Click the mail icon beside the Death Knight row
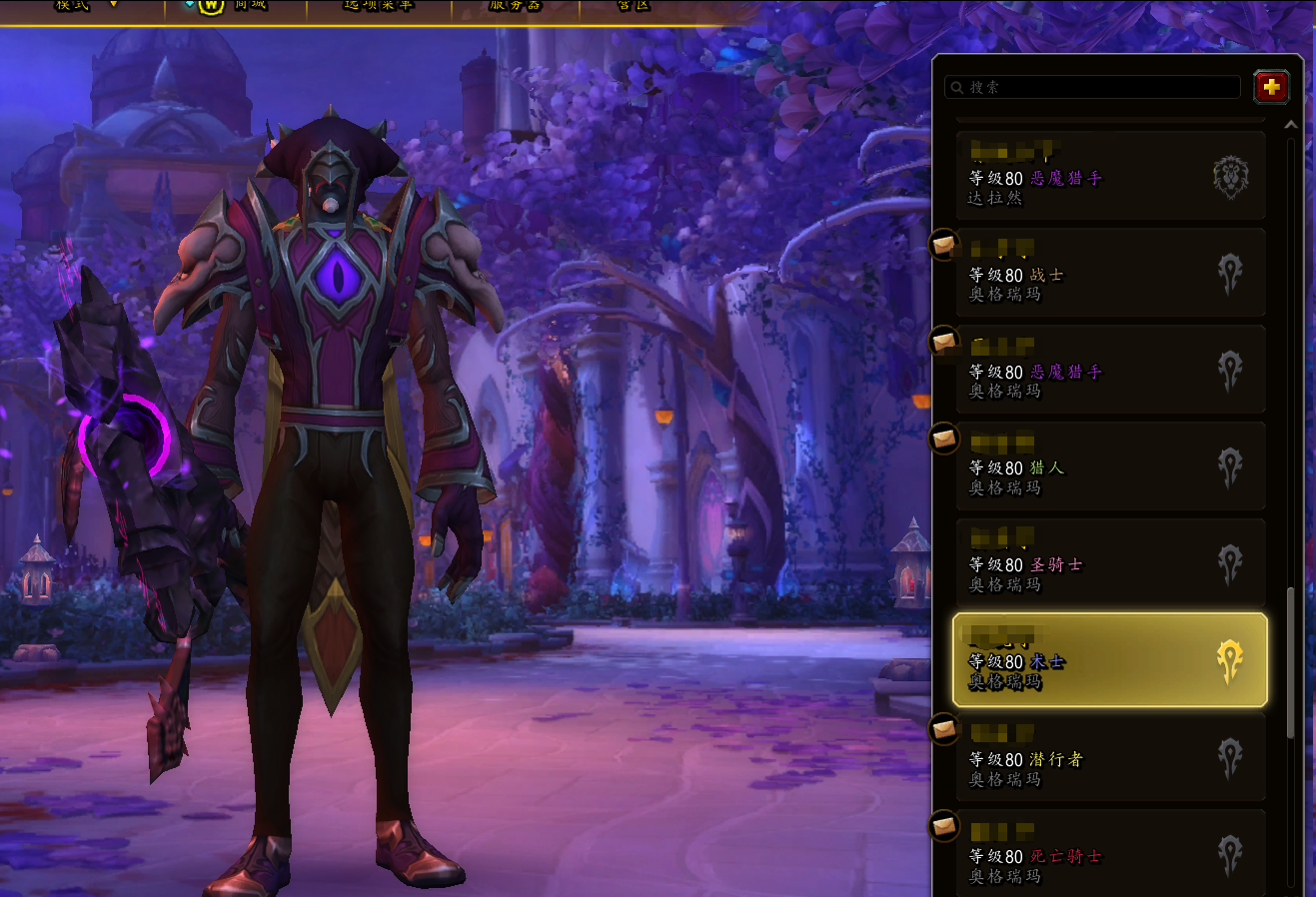Image resolution: width=1316 pixels, height=897 pixels. pyautogui.click(x=944, y=826)
